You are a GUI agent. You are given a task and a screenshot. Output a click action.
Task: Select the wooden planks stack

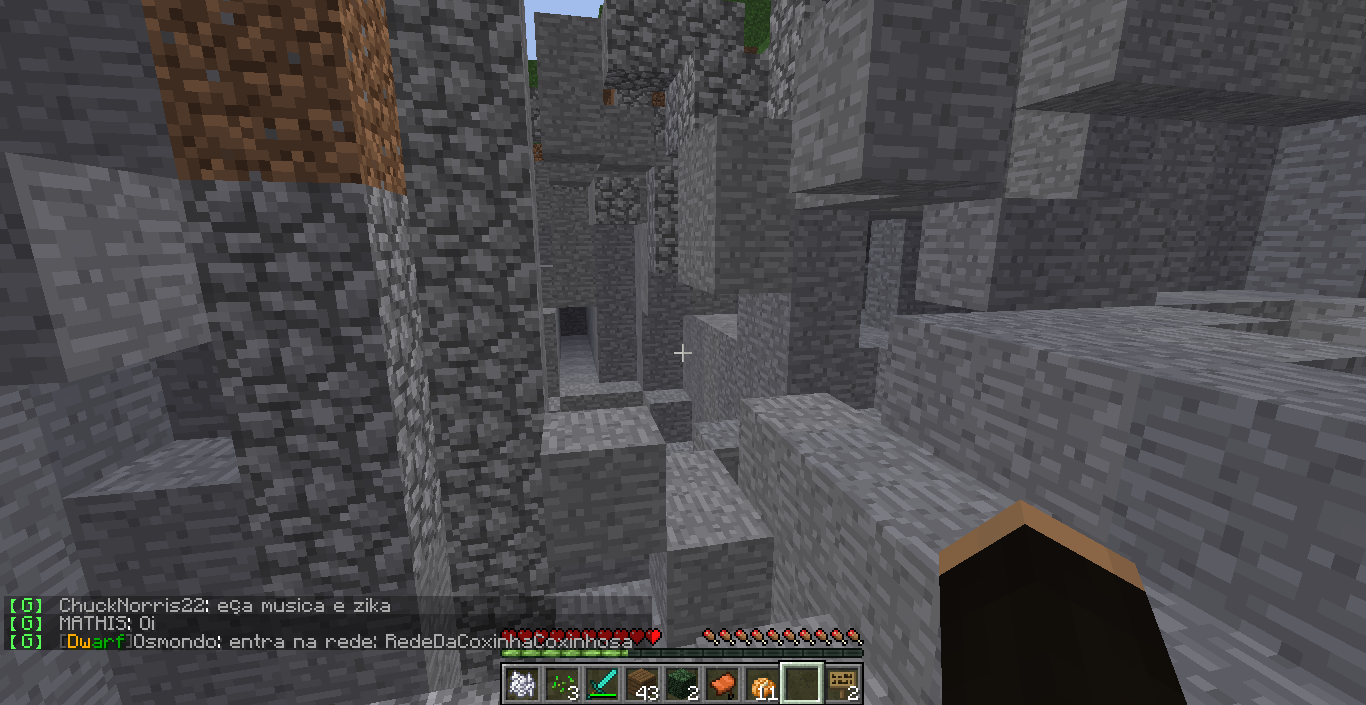[641, 684]
